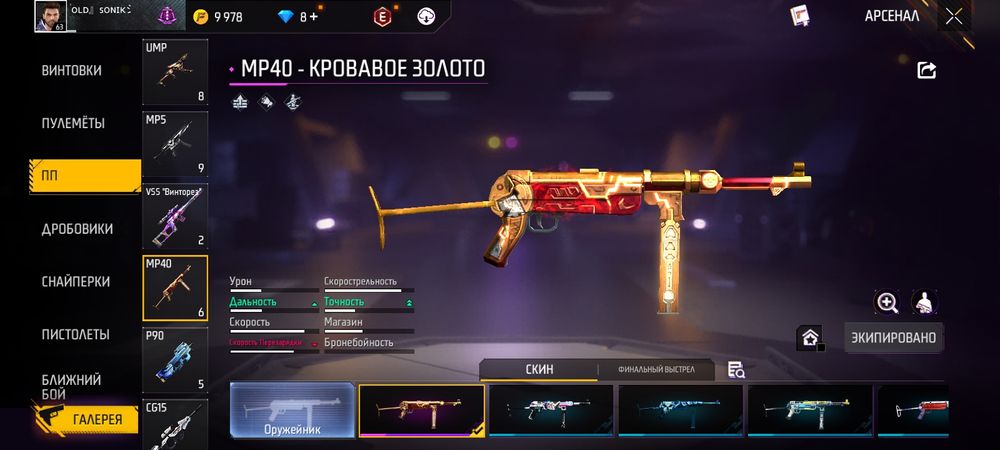Select the UMP weapon thumbnail
This screenshot has height=450, width=1000.
[x=175, y=72]
